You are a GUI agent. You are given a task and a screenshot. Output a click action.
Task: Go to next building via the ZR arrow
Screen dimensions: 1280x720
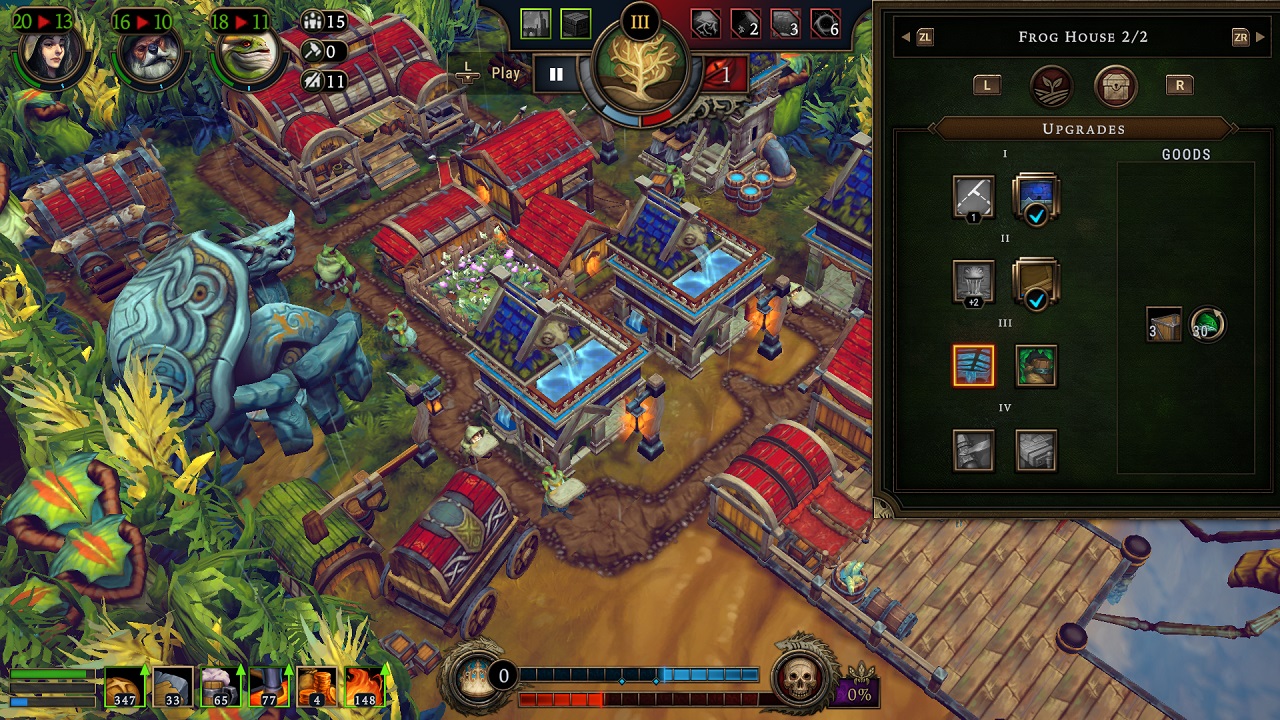pyautogui.click(x=1239, y=37)
